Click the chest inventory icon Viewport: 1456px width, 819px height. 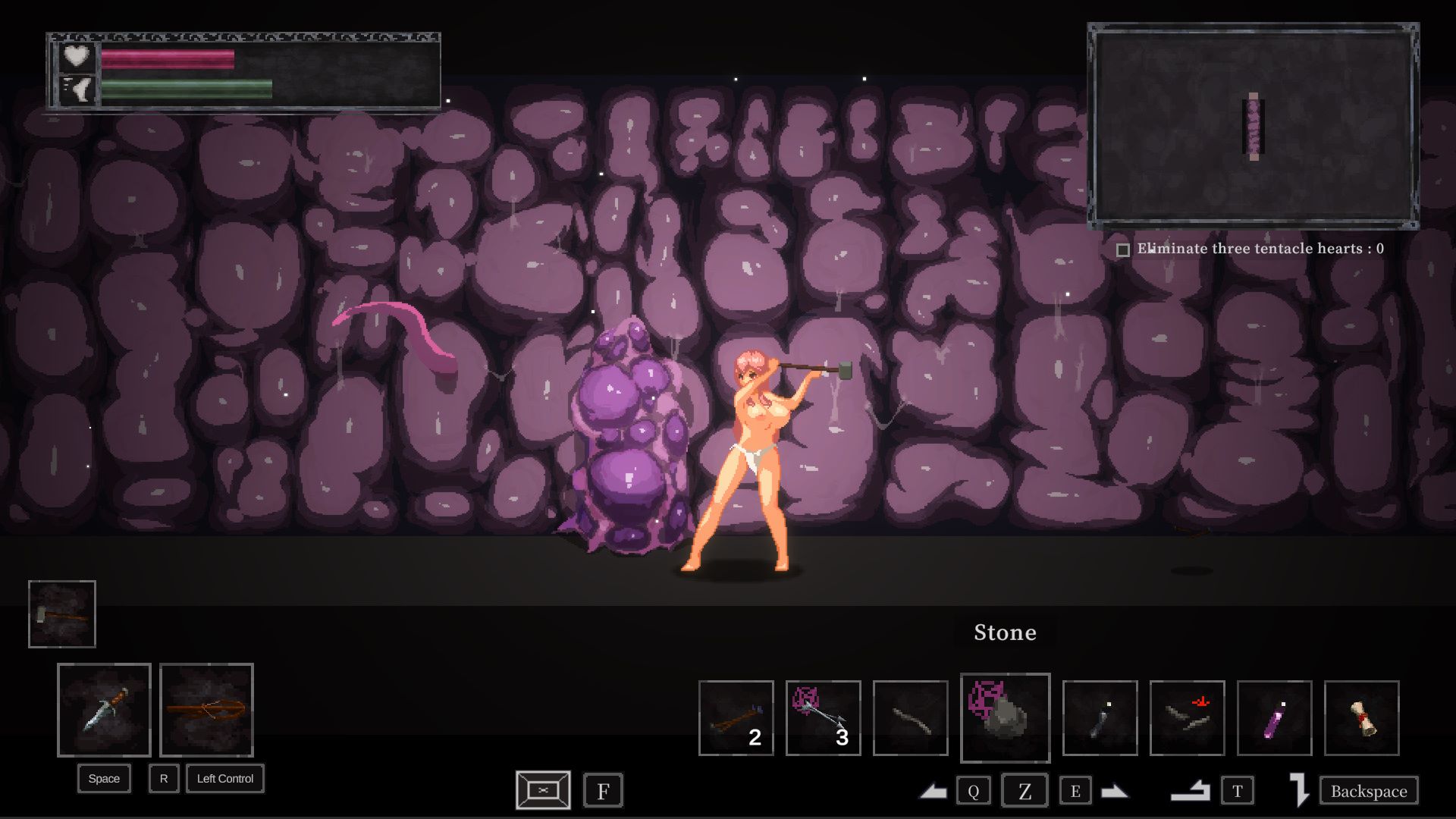tap(543, 790)
